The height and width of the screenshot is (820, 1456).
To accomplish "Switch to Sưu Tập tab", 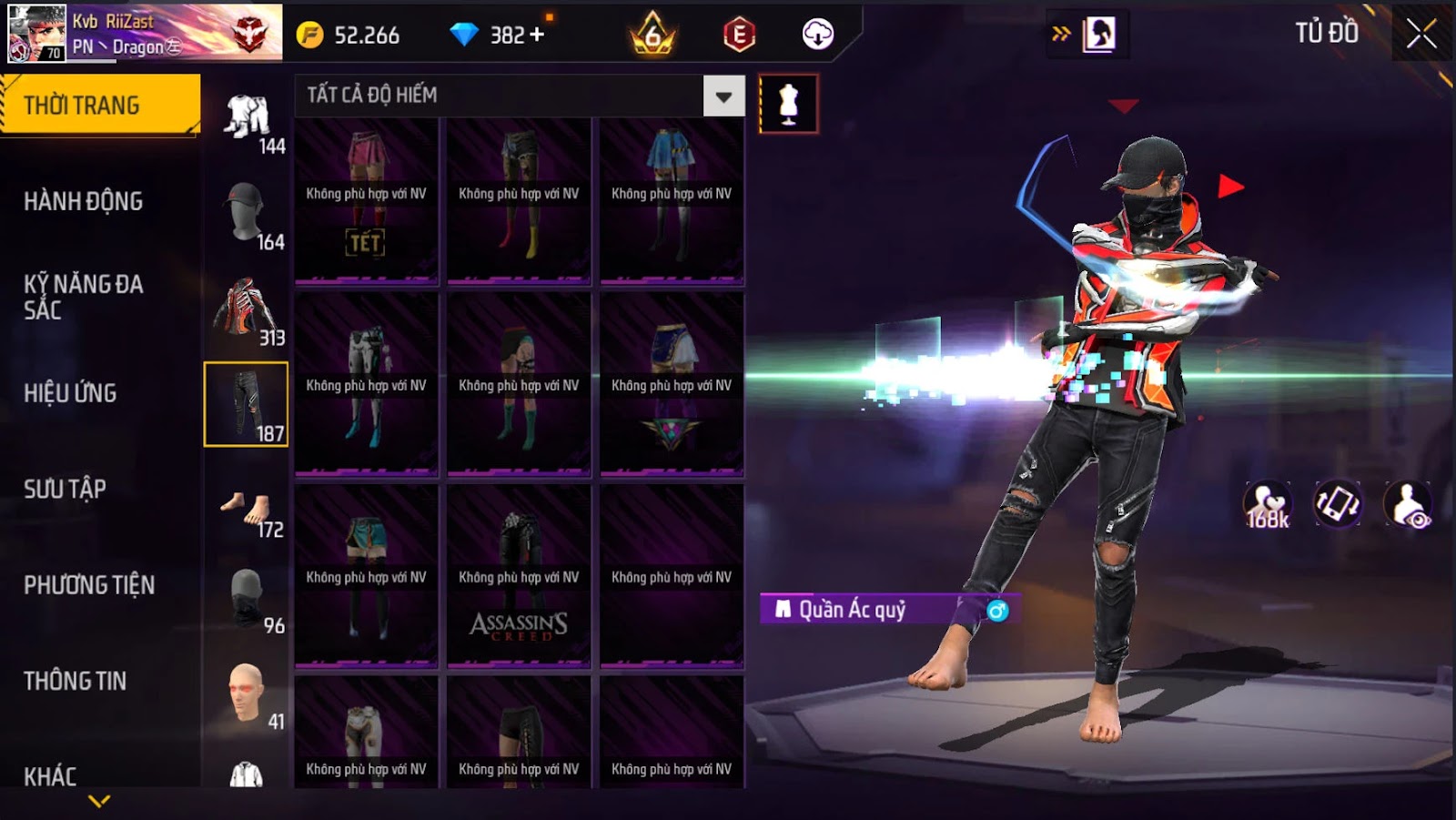I will 65,489.
